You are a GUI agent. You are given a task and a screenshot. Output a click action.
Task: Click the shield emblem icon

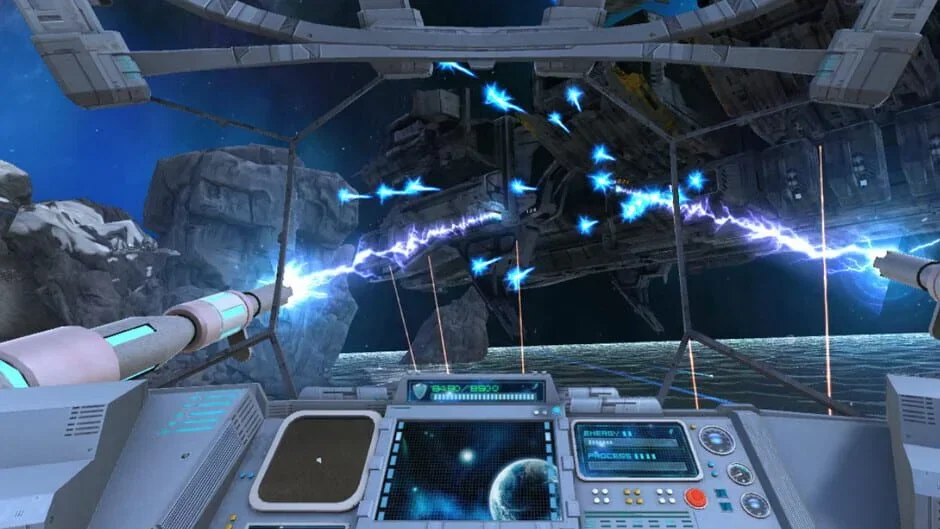[421, 391]
